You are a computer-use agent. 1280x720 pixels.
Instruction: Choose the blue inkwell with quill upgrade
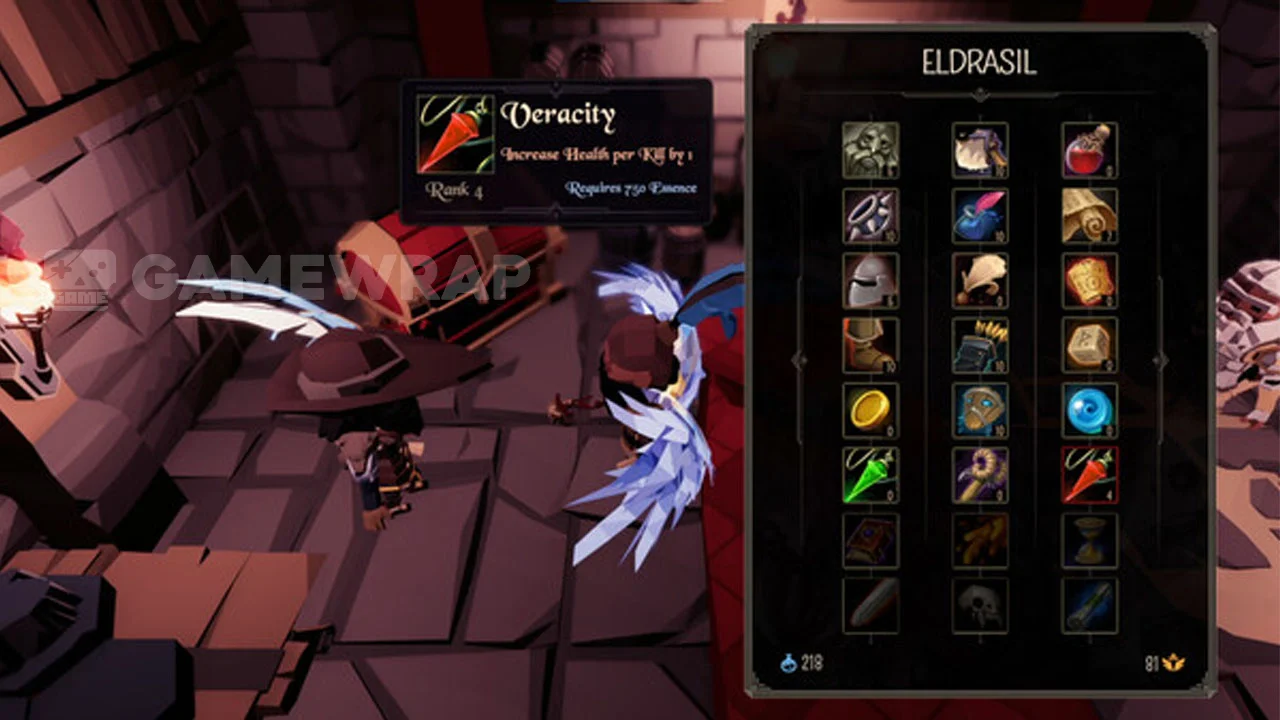pos(980,215)
